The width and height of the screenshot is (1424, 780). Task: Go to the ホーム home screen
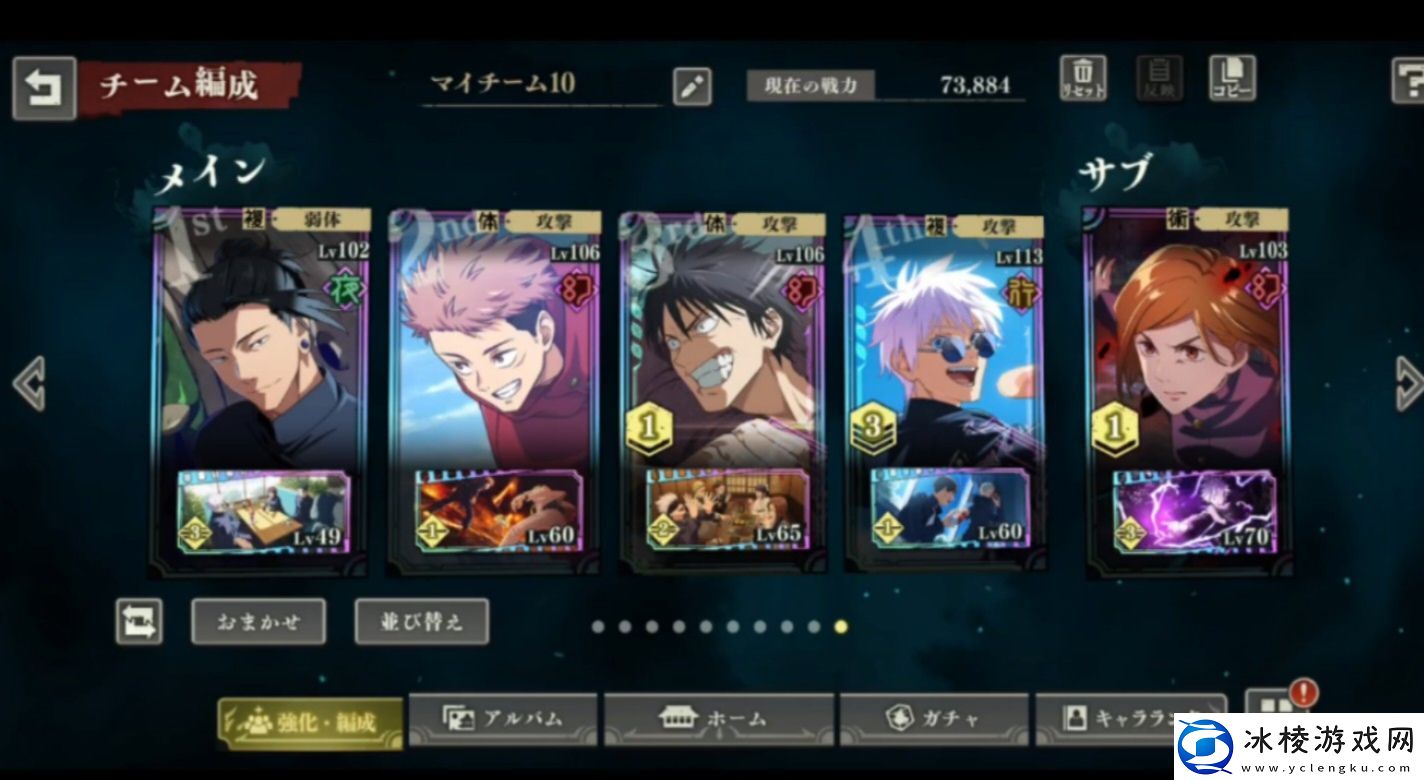coord(718,719)
